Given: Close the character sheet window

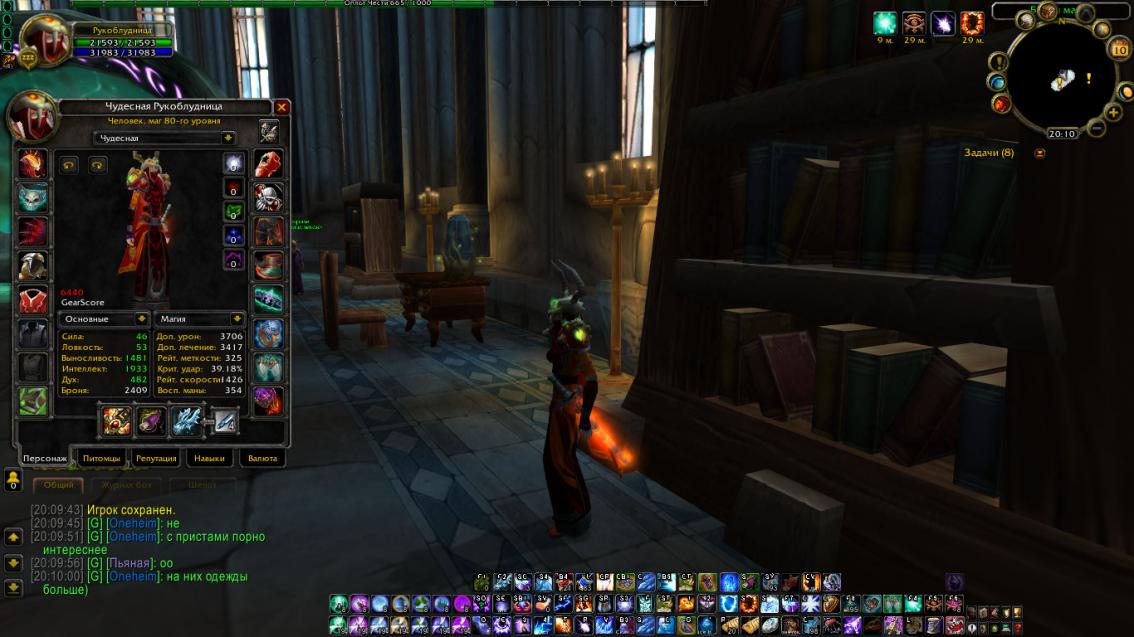Looking at the screenshot, I should click(282, 107).
